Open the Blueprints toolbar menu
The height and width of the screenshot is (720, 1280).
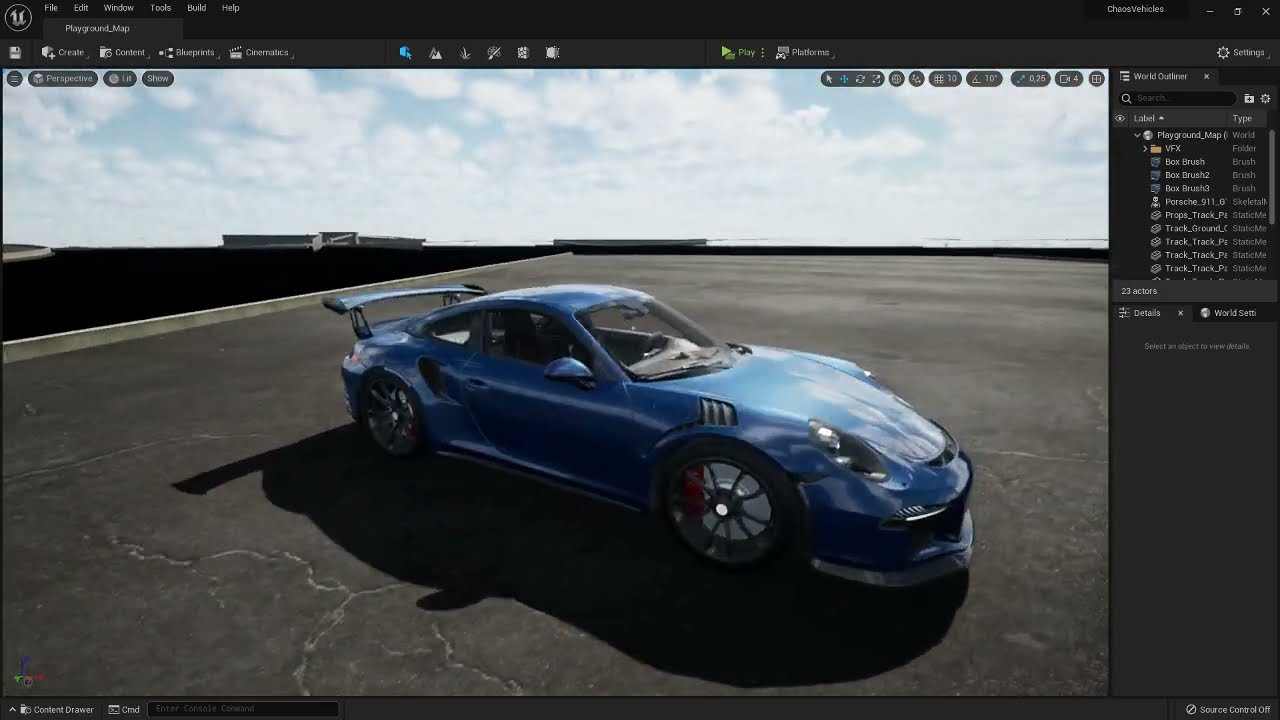coord(188,52)
